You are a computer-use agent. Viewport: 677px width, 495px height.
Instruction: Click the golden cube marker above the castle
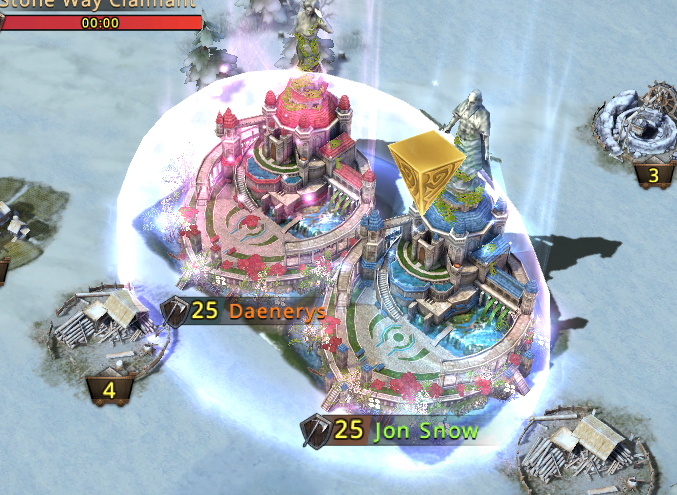(427, 168)
